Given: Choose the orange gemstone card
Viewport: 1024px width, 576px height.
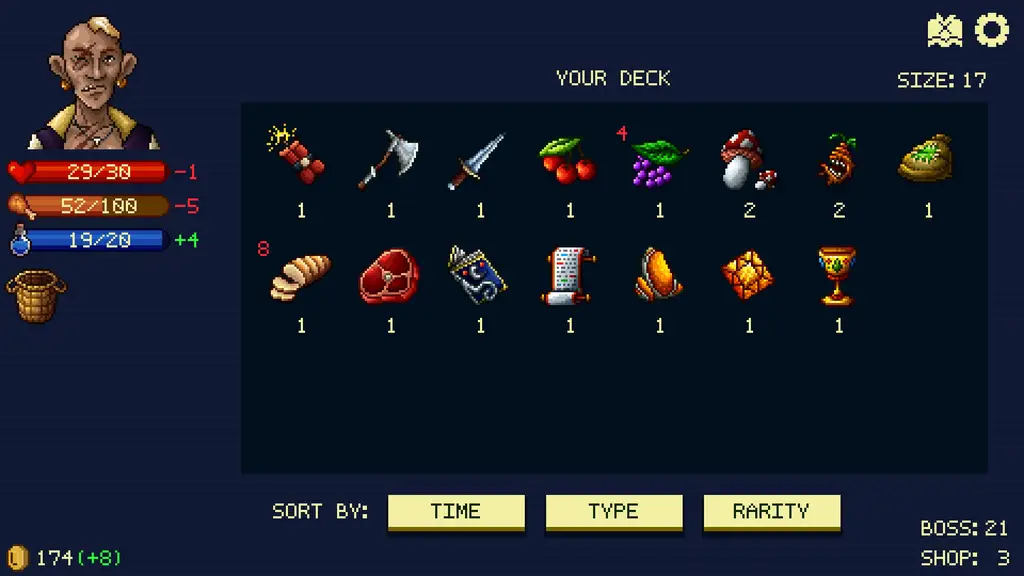Looking at the screenshot, I should (x=748, y=275).
